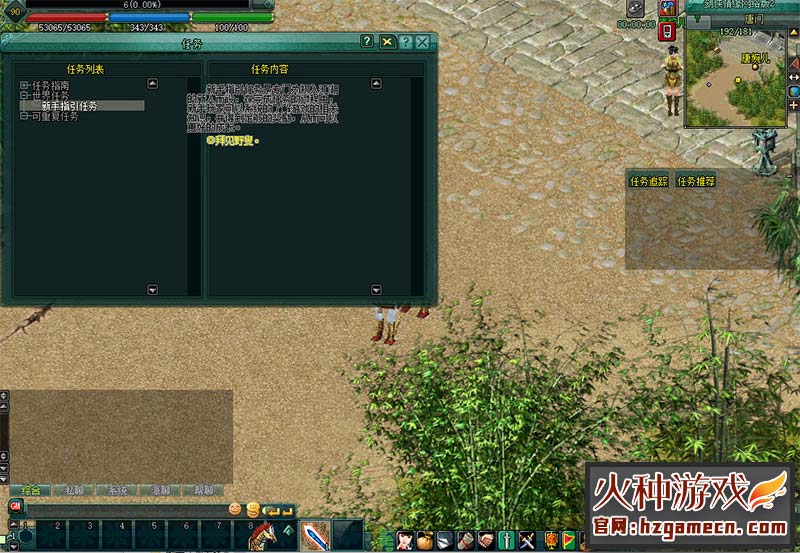Screen dimensions: 800x553
Task: Switch chat to the 综合 tab
Action: (x=30, y=490)
